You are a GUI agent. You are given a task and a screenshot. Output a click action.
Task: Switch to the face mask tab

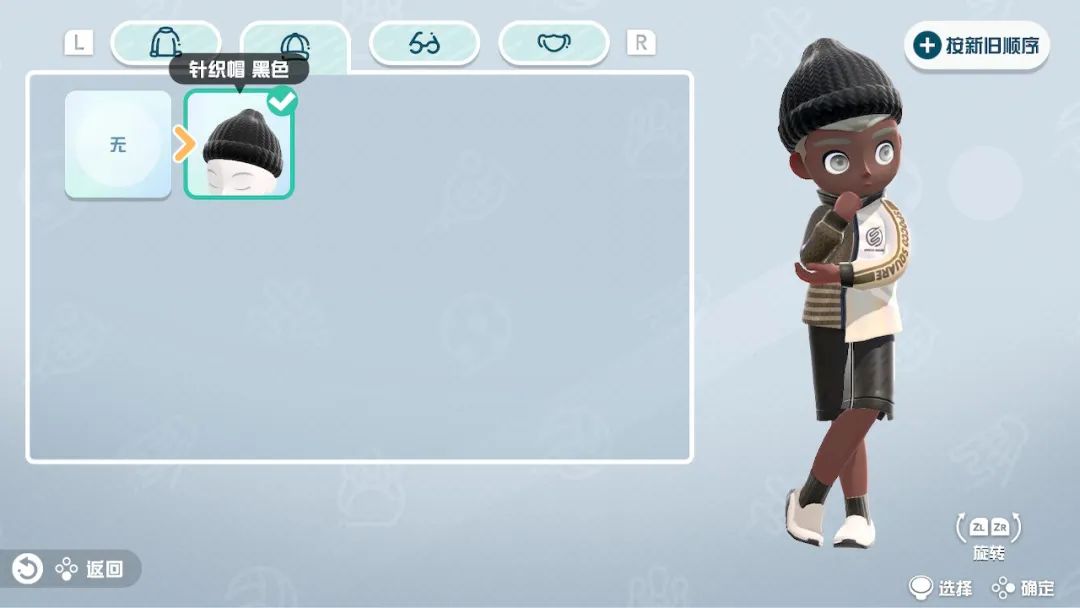pyautogui.click(x=553, y=43)
